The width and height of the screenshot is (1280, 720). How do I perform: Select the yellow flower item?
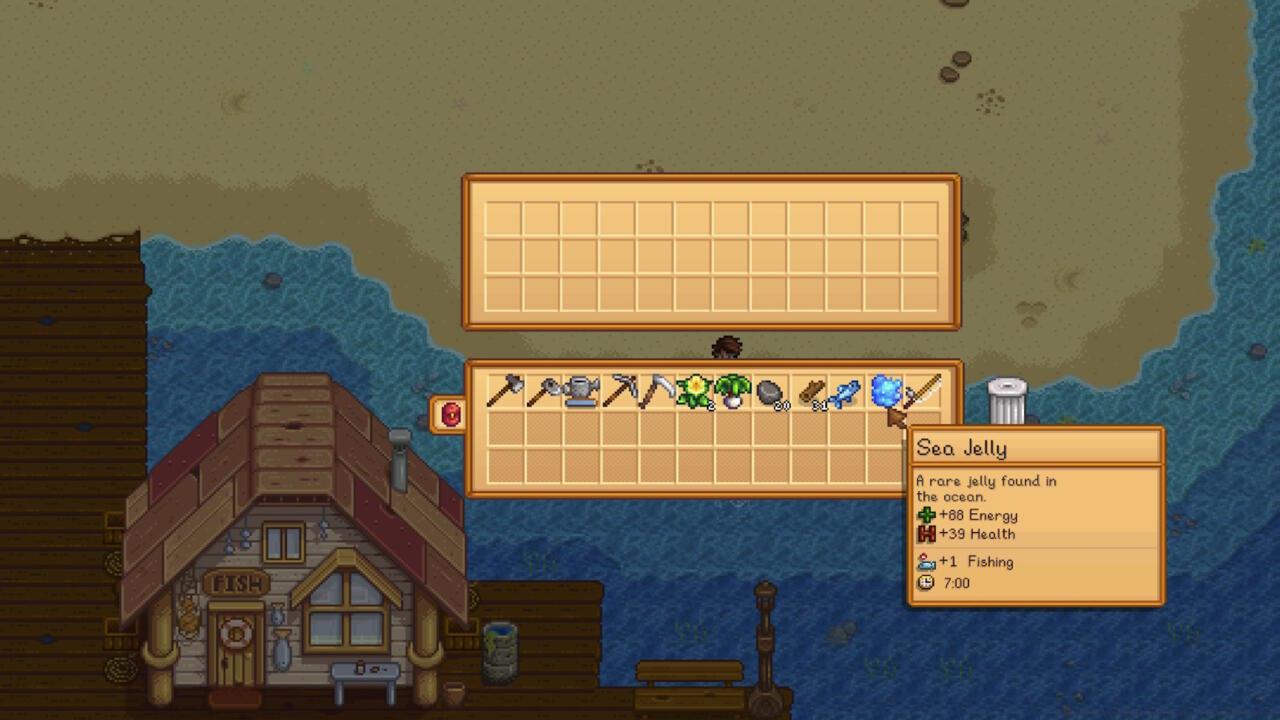click(x=696, y=392)
